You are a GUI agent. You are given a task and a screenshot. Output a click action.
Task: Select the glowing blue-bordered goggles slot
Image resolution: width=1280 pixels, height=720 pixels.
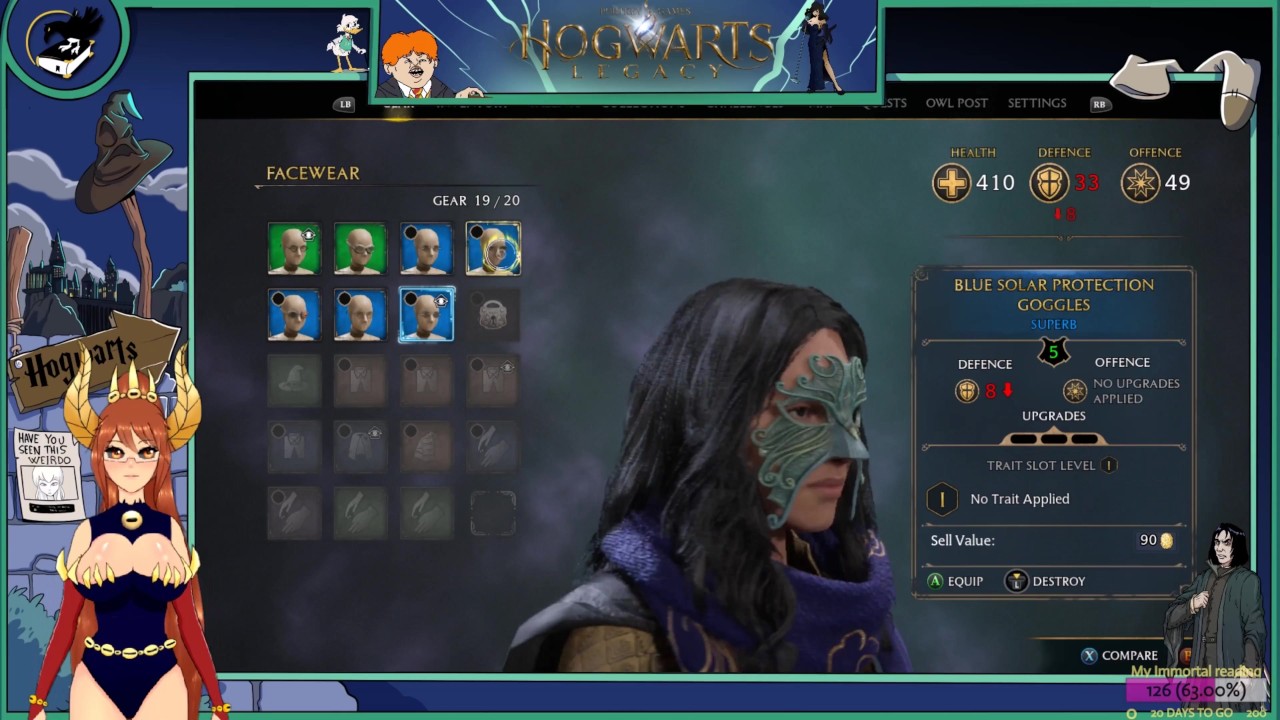coord(426,314)
